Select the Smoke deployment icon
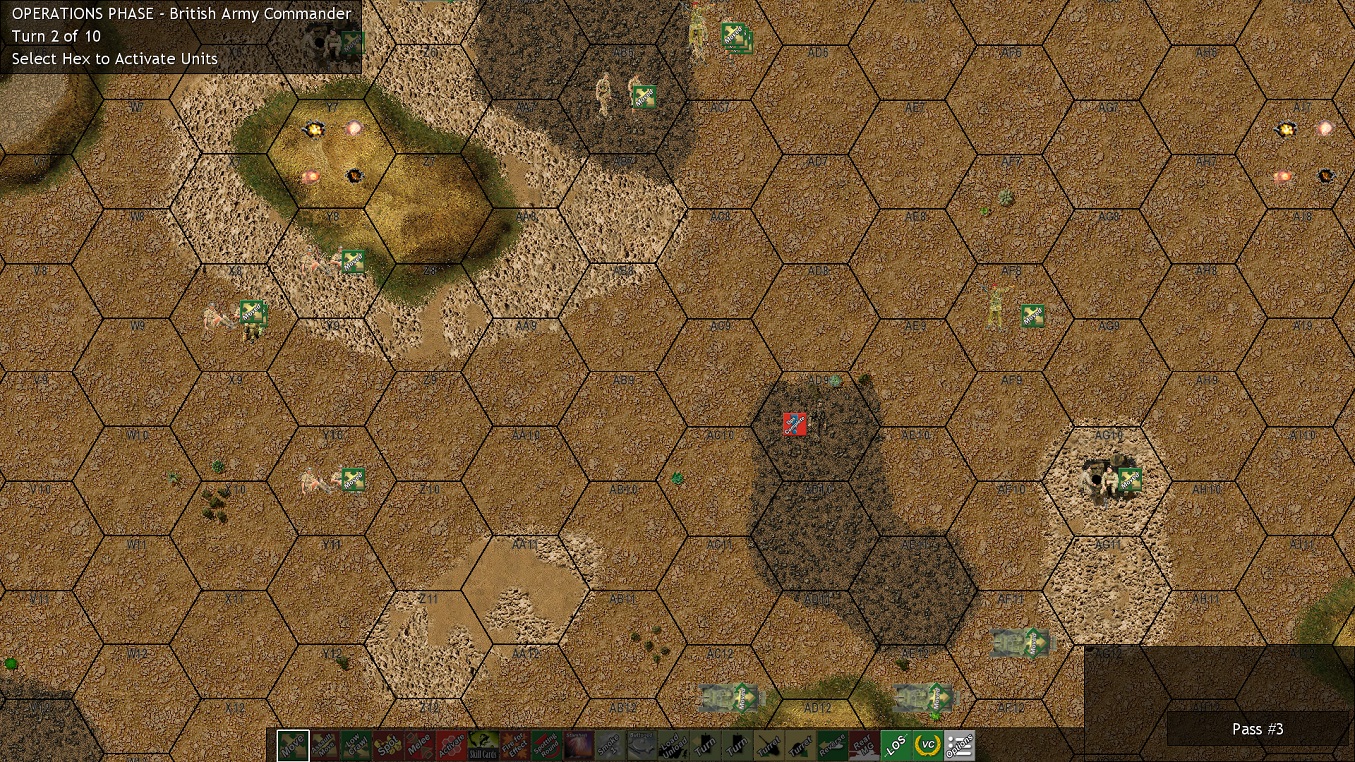 609,745
